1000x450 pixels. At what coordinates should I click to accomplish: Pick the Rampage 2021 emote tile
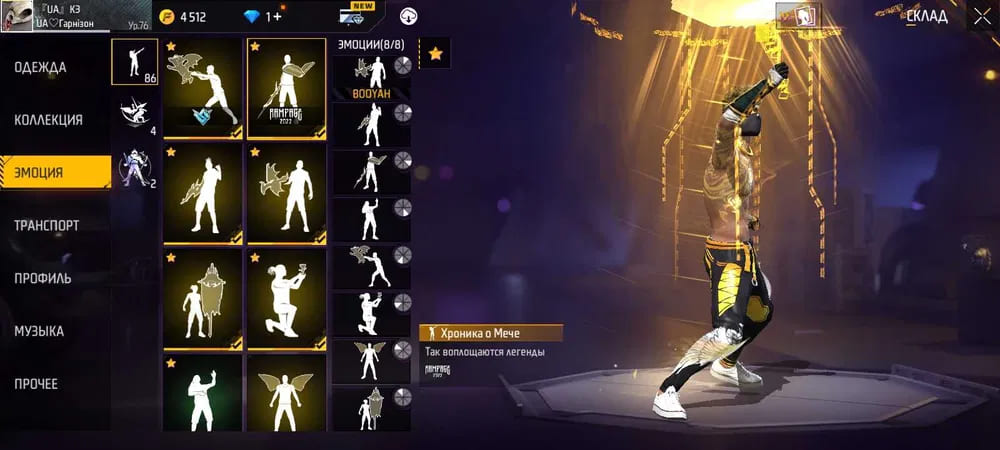pos(286,87)
